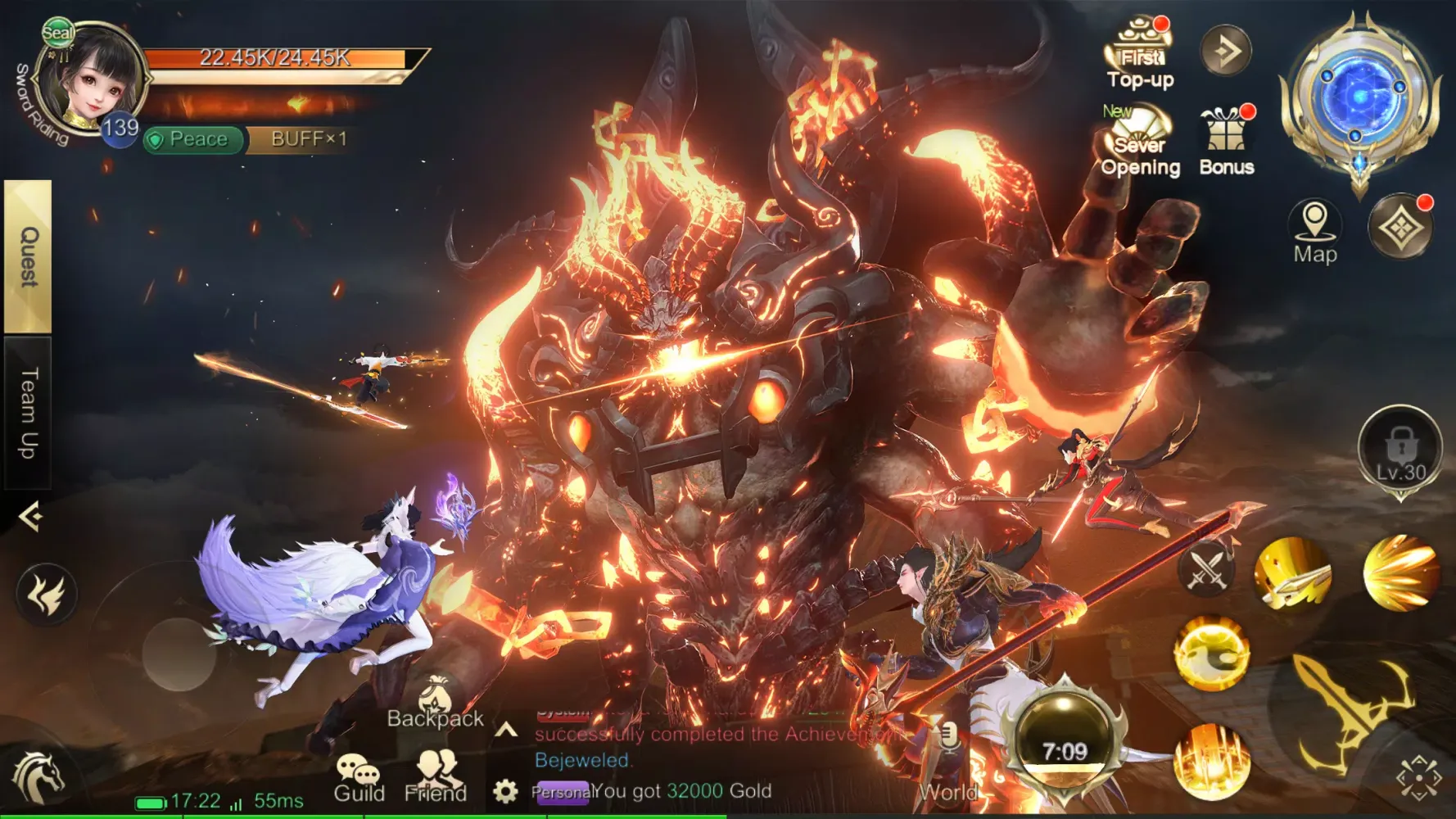The height and width of the screenshot is (819, 1456).
Task: Switch chat channel to World
Action: click(948, 791)
